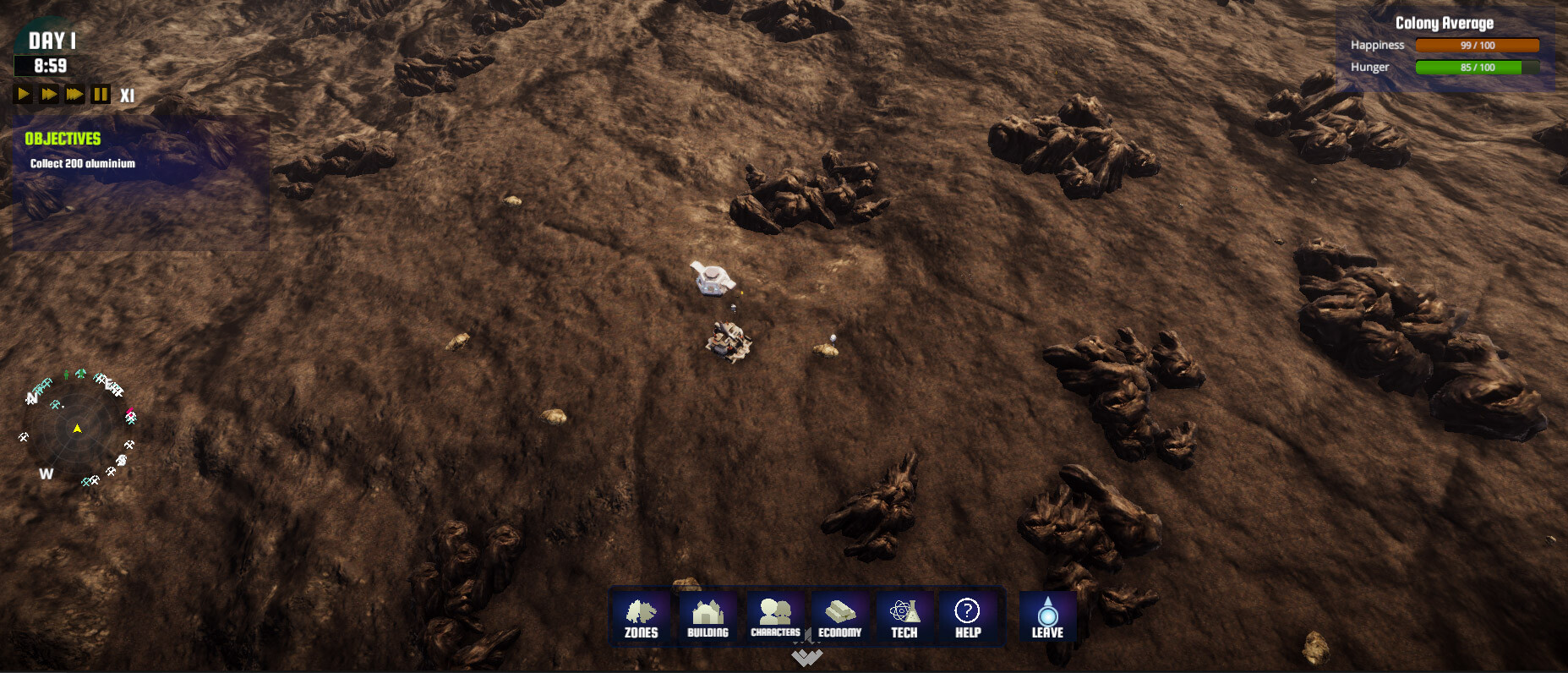
Task: Click the XI speed indicator label
Action: [x=127, y=95]
